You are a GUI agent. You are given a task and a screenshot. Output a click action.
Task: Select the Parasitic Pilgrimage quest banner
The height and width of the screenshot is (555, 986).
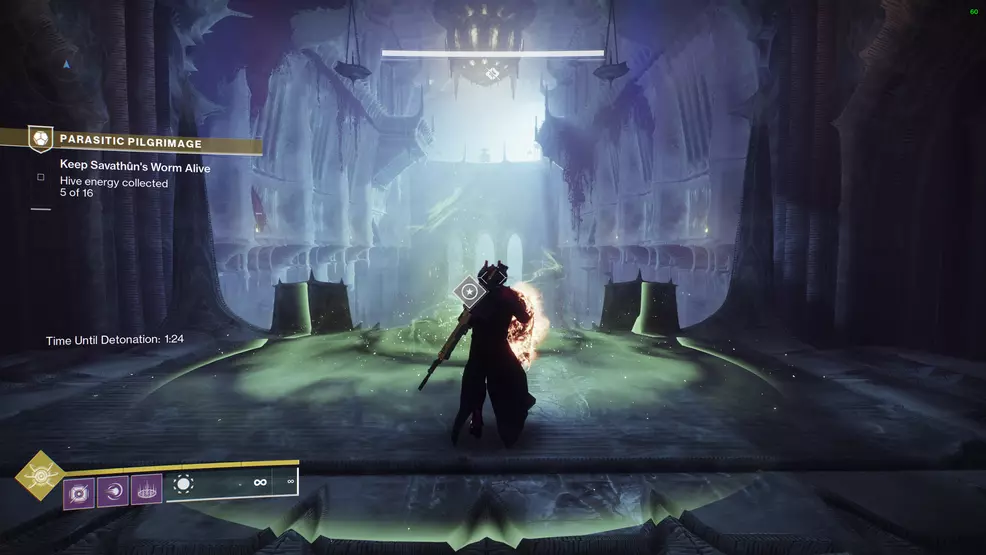pyautogui.click(x=140, y=141)
